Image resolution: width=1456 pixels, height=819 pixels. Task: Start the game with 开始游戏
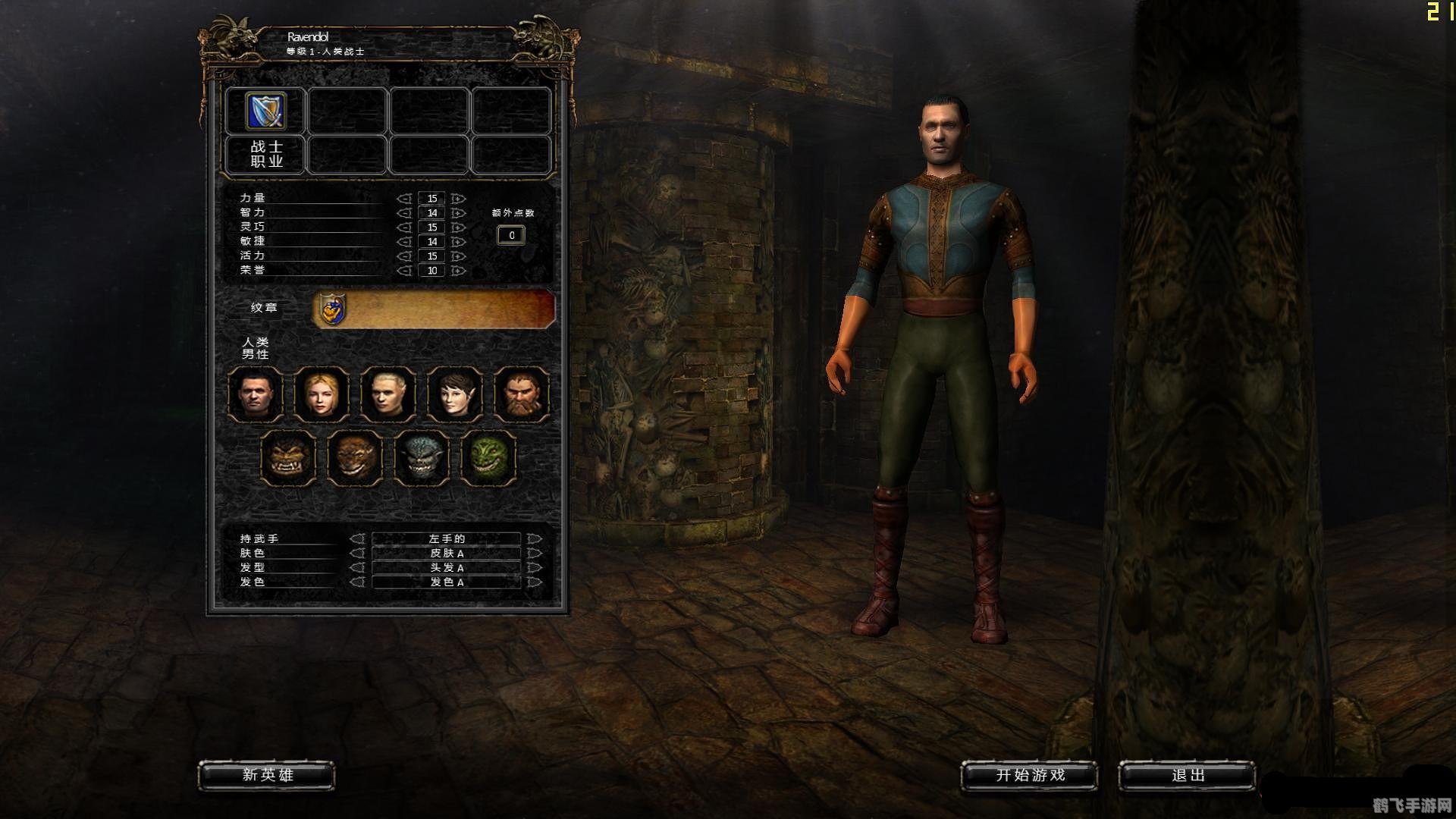click(x=1029, y=775)
